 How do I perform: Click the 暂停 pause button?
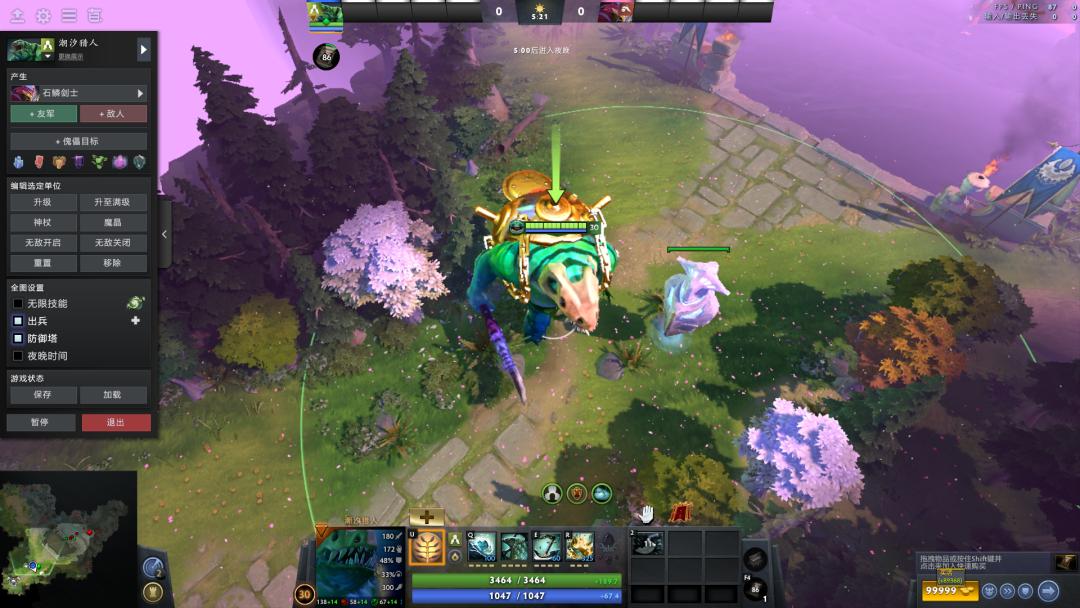point(40,422)
